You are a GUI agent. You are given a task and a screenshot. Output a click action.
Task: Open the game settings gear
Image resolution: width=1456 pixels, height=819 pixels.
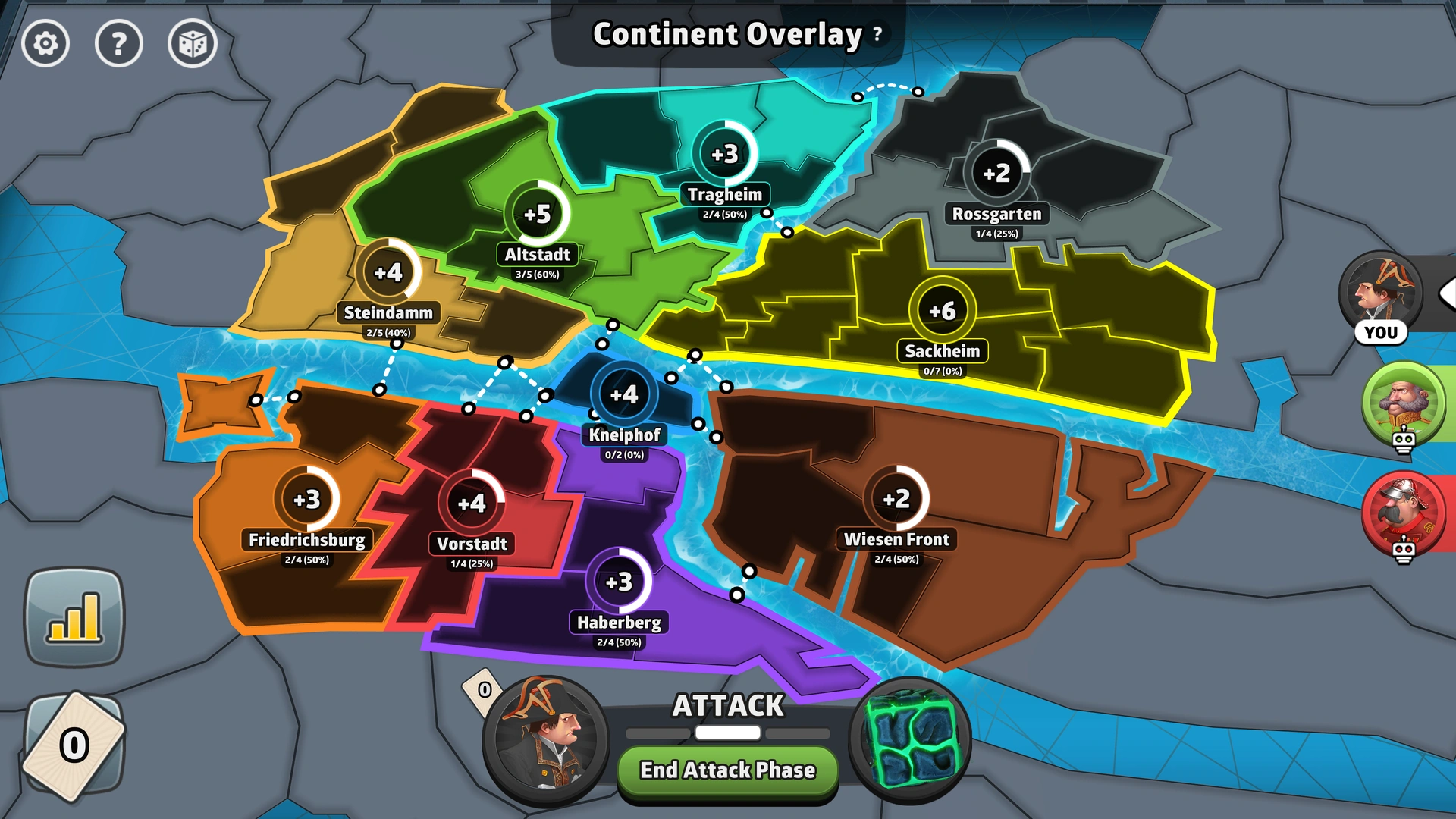45,44
